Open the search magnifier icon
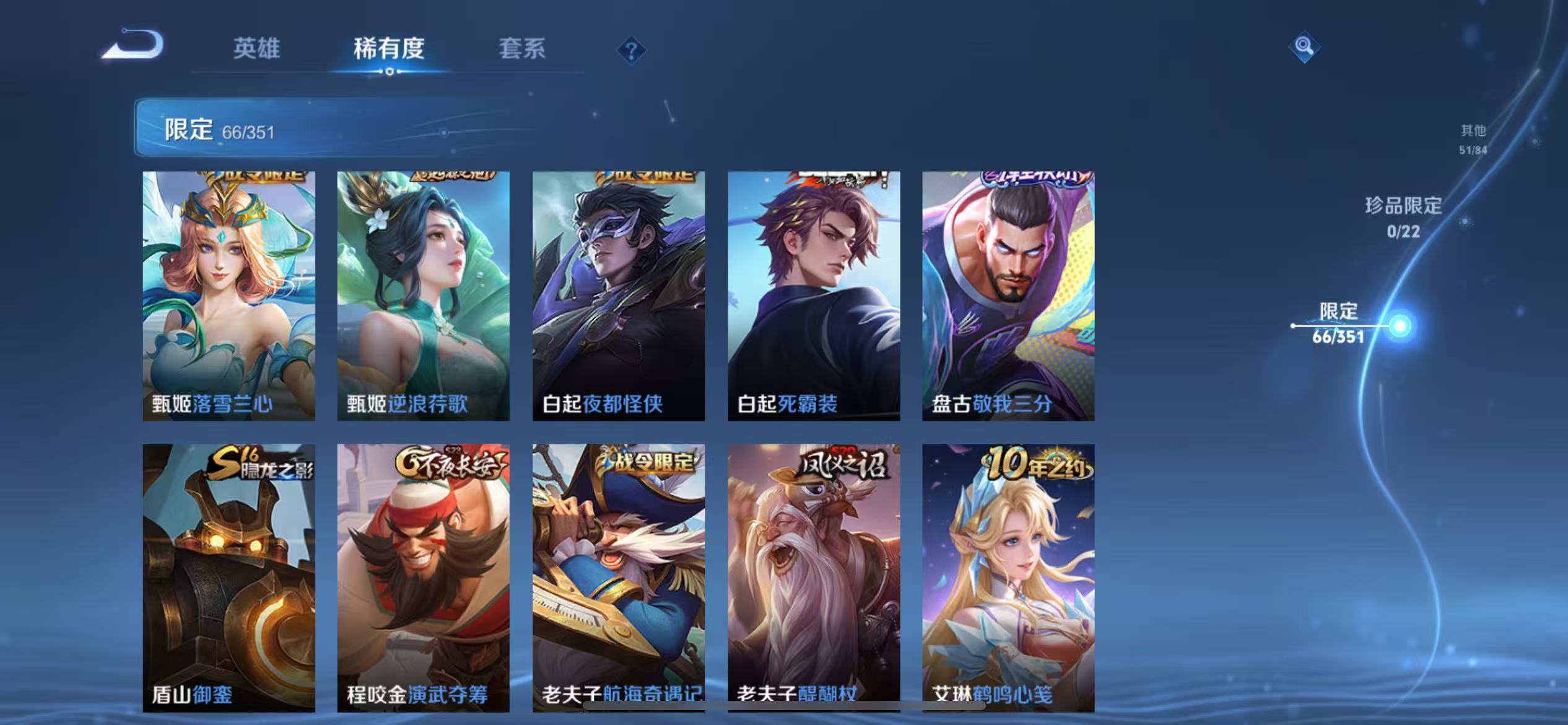The width and height of the screenshot is (1568, 725). 1305,47
